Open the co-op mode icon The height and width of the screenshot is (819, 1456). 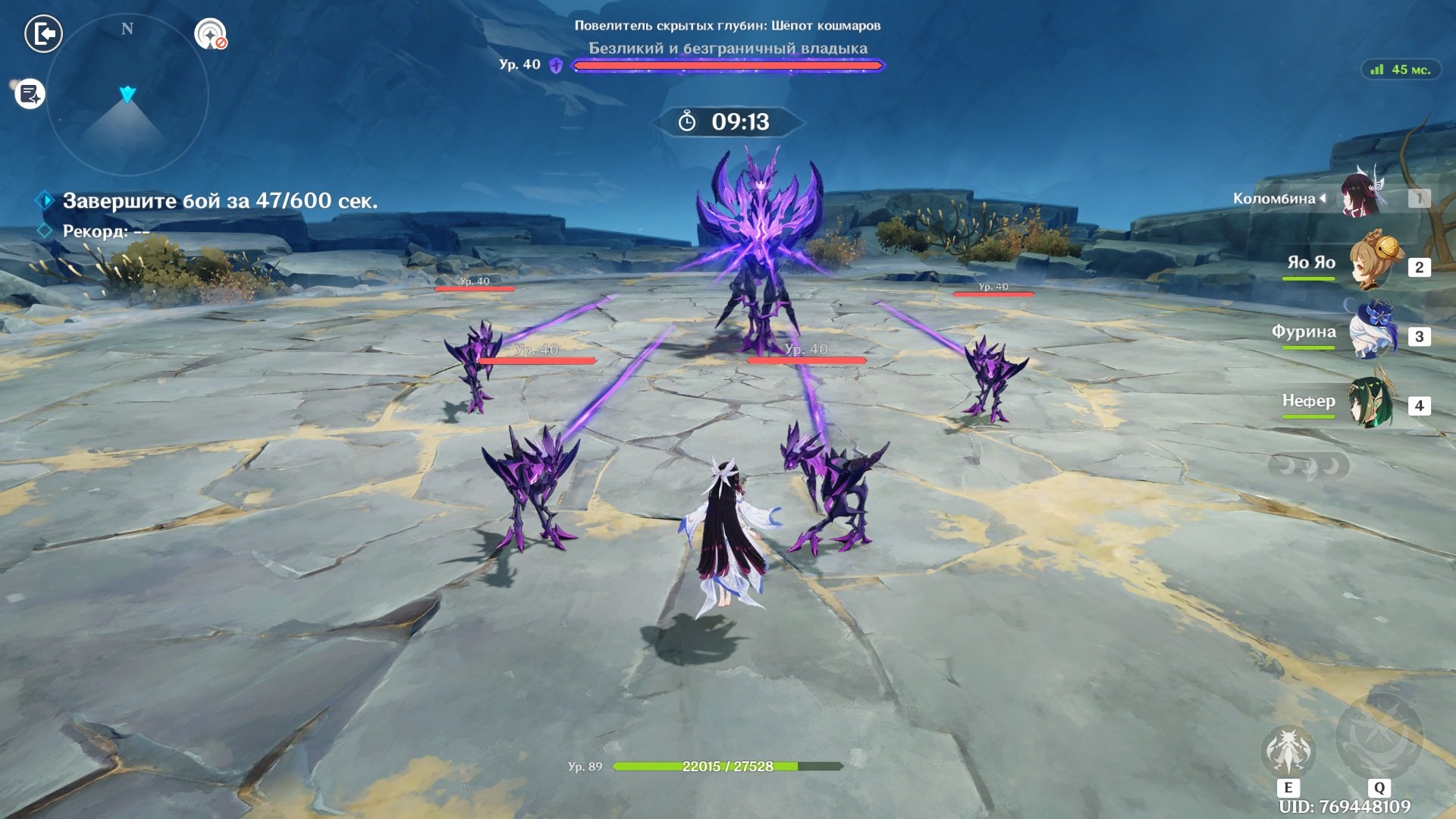click(x=210, y=34)
